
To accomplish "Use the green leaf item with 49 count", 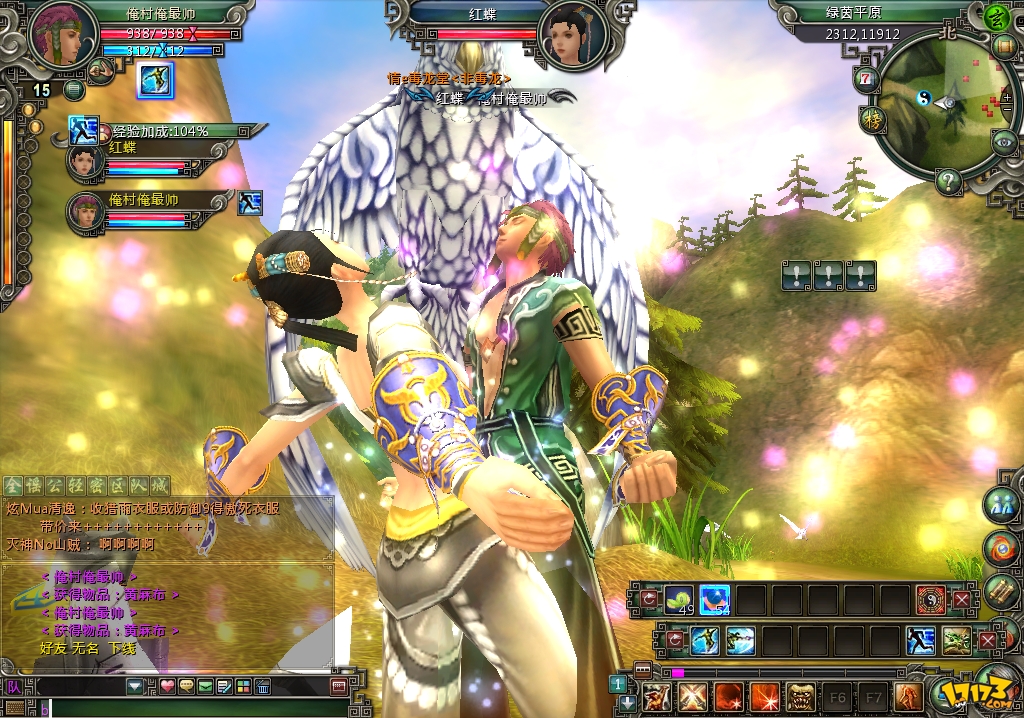I will 679,600.
